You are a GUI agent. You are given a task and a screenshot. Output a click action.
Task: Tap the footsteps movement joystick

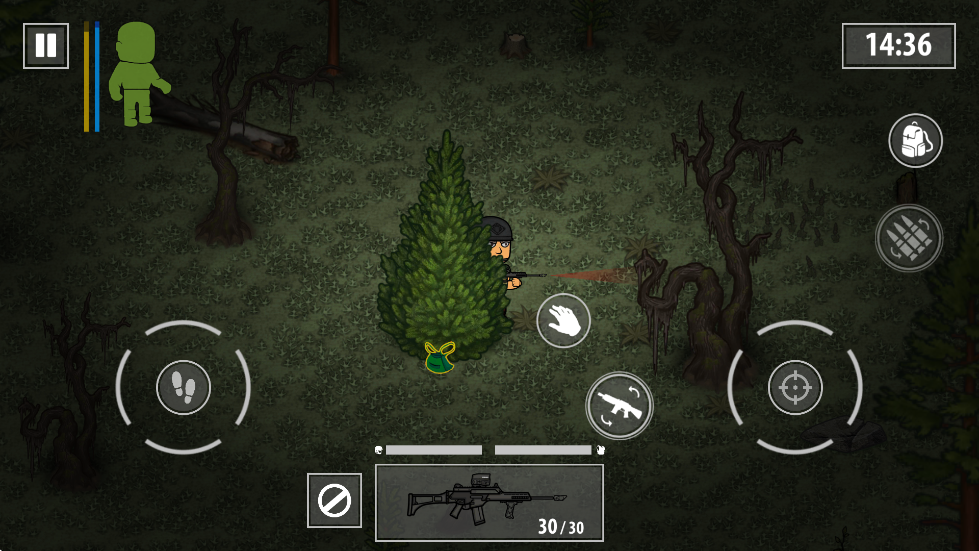pos(183,387)
